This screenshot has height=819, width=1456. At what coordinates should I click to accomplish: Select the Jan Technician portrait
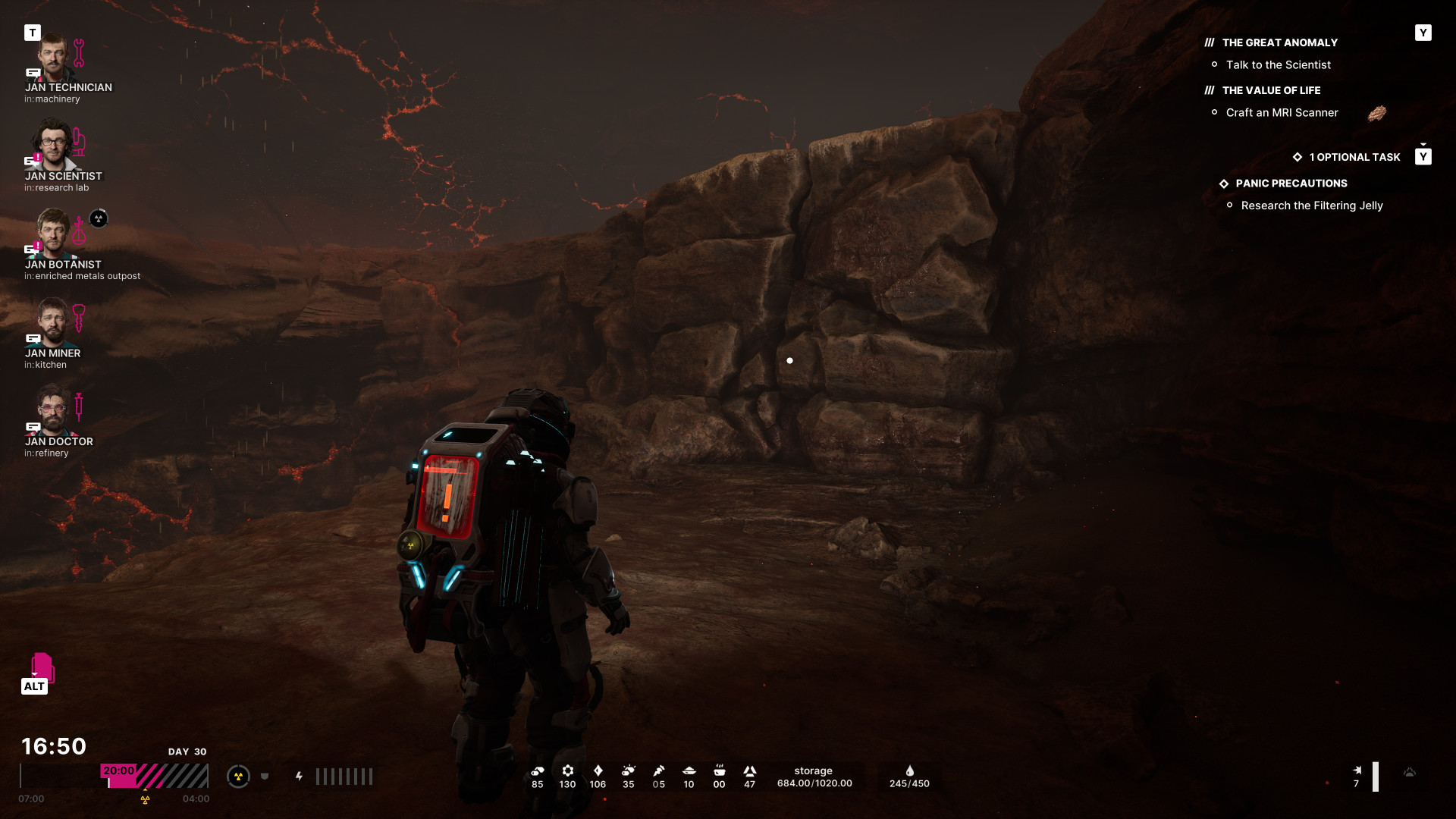53,58
